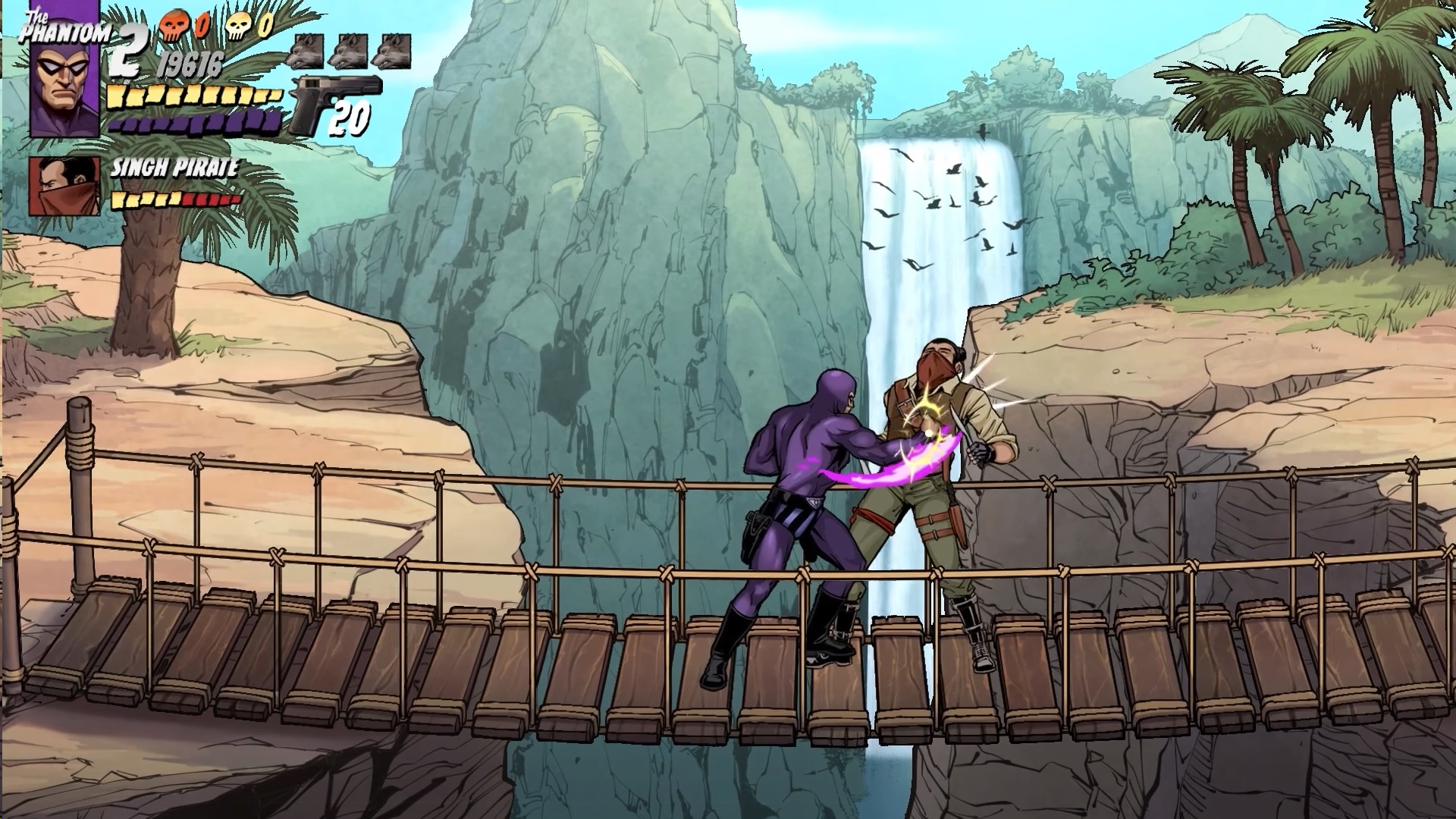Select the Singh Pirate enemy portrait

tap(64, 187)
